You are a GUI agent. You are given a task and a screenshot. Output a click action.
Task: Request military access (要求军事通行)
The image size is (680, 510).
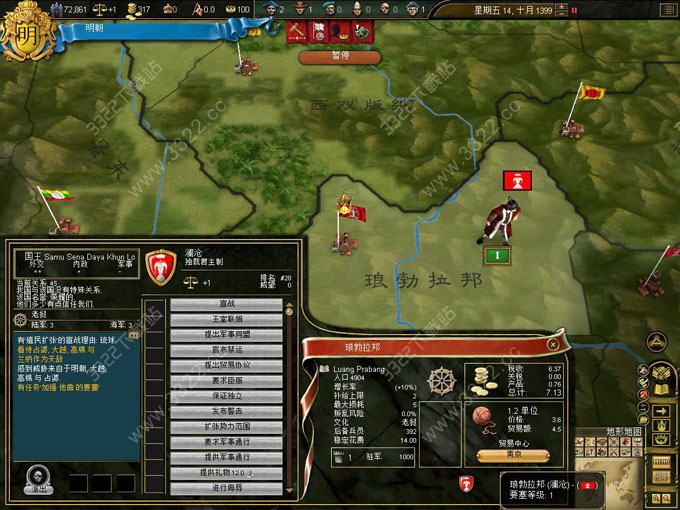(x=226, y=442)
